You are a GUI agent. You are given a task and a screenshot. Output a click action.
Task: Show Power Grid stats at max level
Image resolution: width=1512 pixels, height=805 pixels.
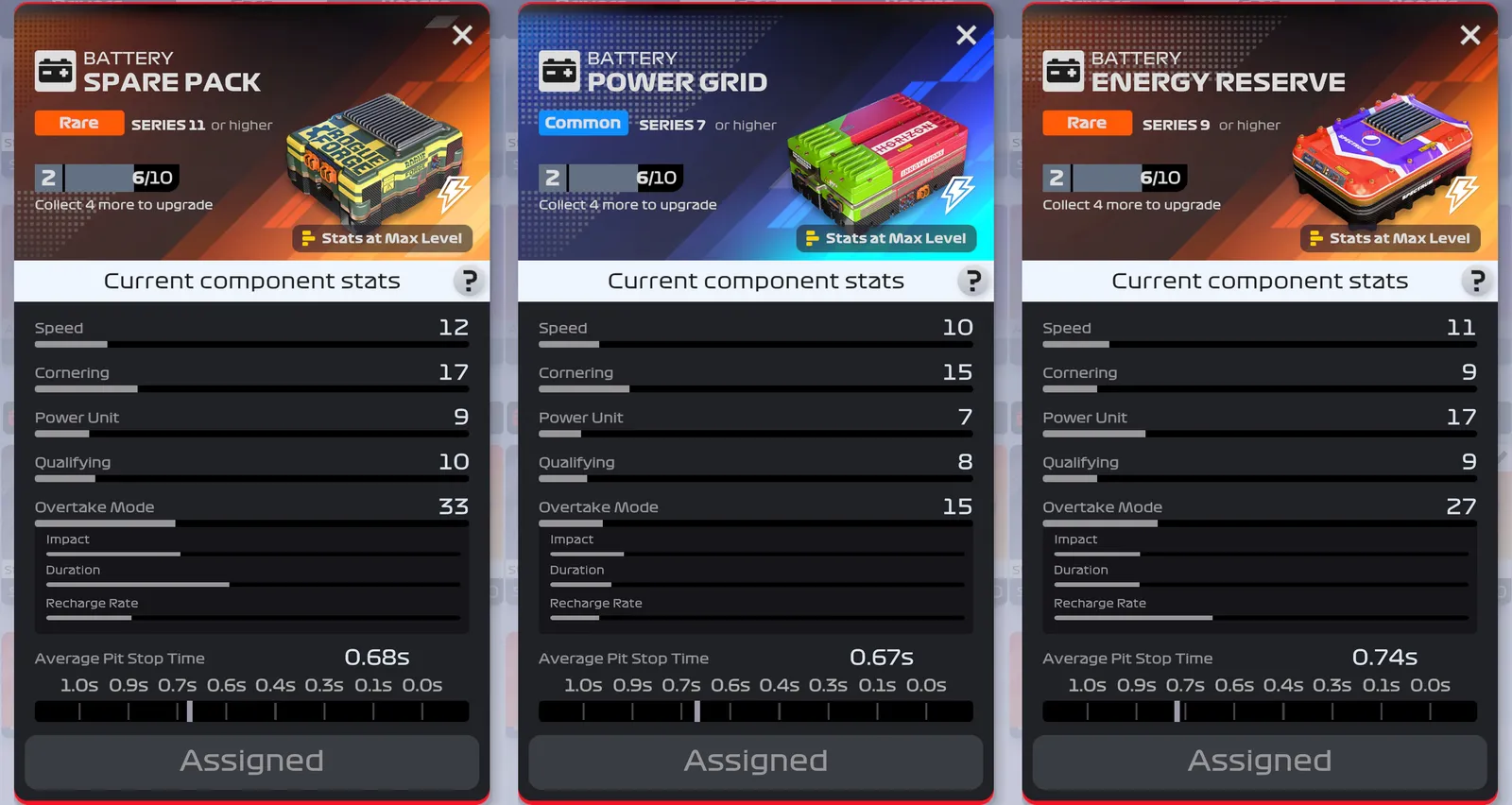886,238
